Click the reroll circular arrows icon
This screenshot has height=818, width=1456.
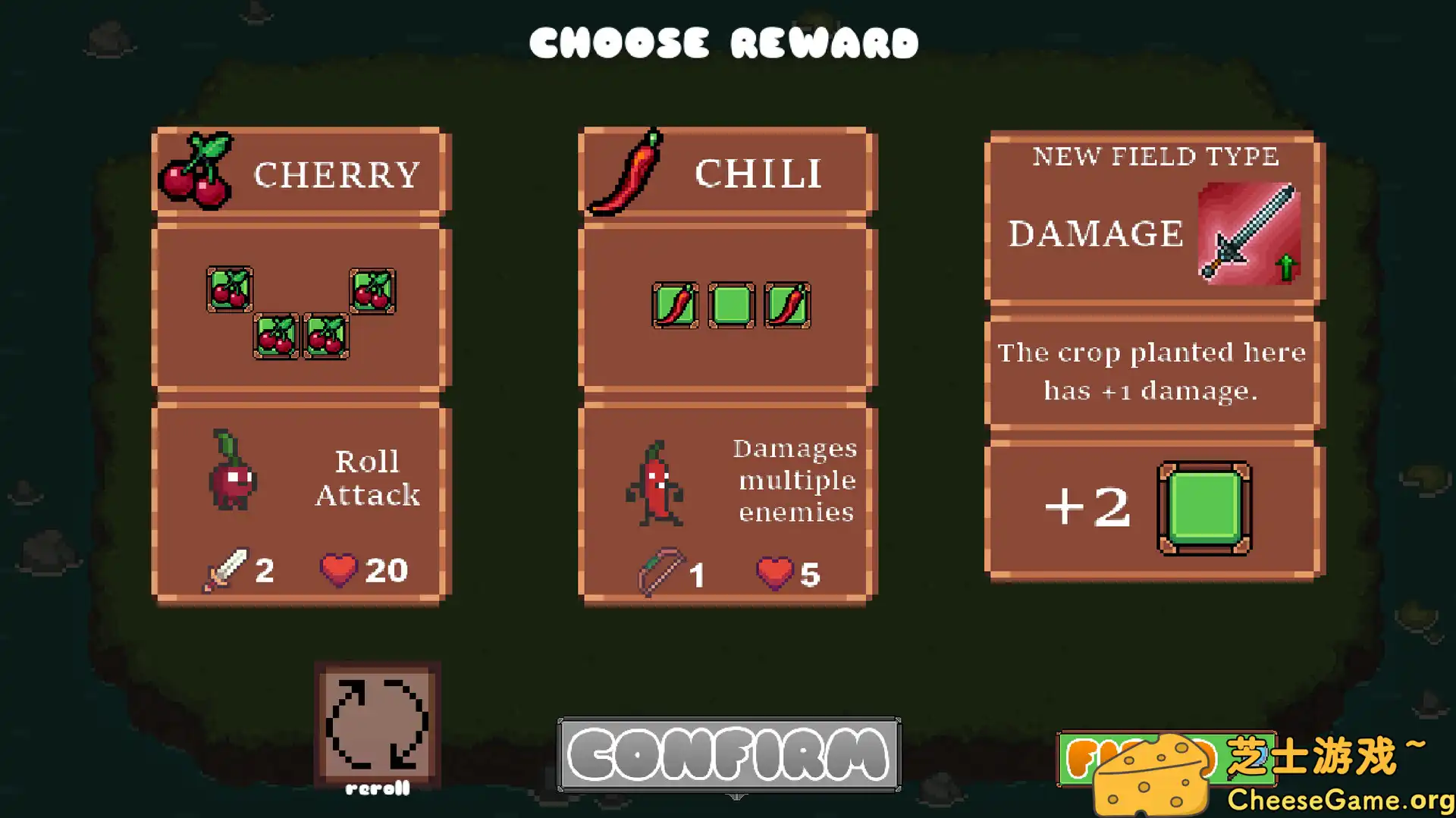click(x=377, y=724)
